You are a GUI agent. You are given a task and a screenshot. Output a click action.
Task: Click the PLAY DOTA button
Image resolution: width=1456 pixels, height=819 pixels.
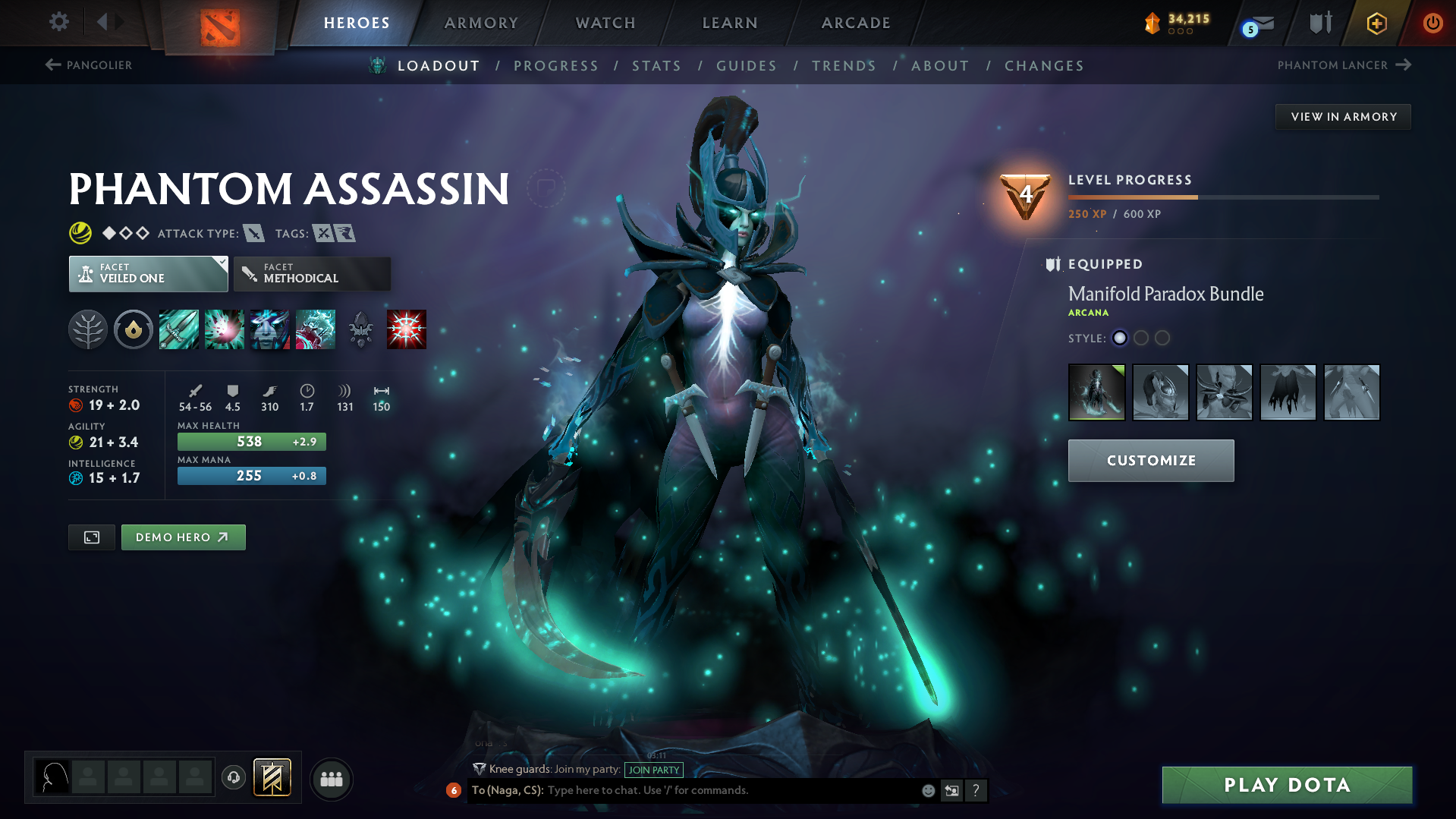click(1286, 784)
